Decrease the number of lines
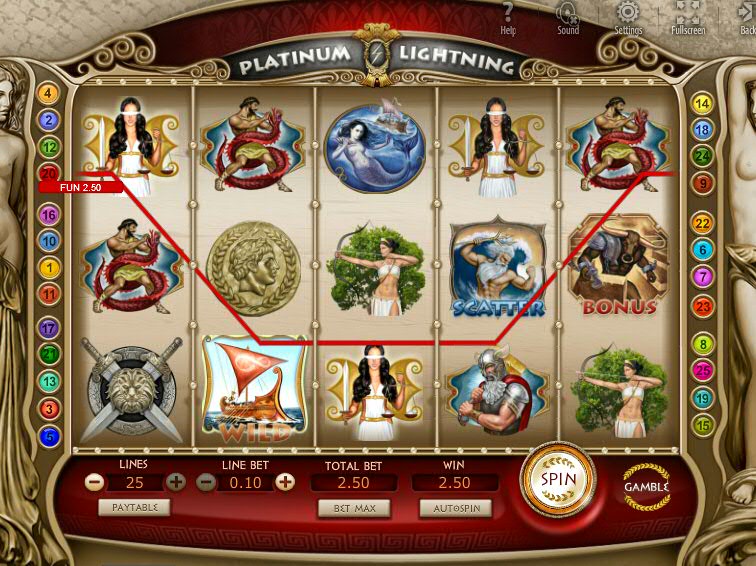Viewport: 756px width, 566px height. point(94,482)
